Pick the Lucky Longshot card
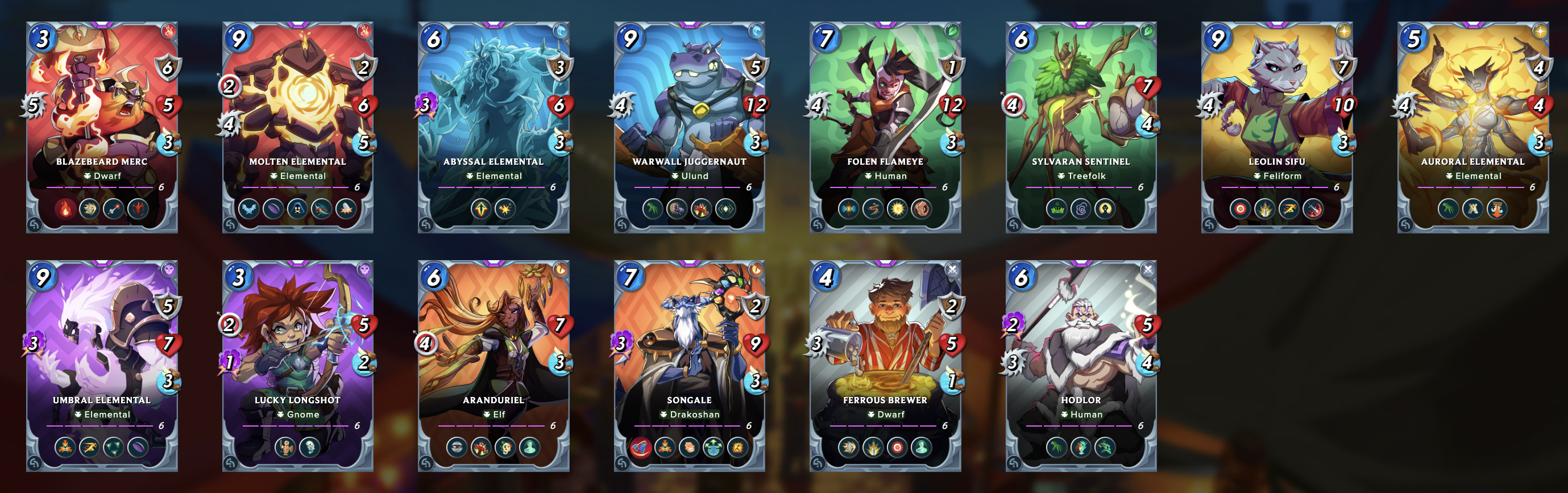This screenshot has width=1568, height=493. point(298,348)
